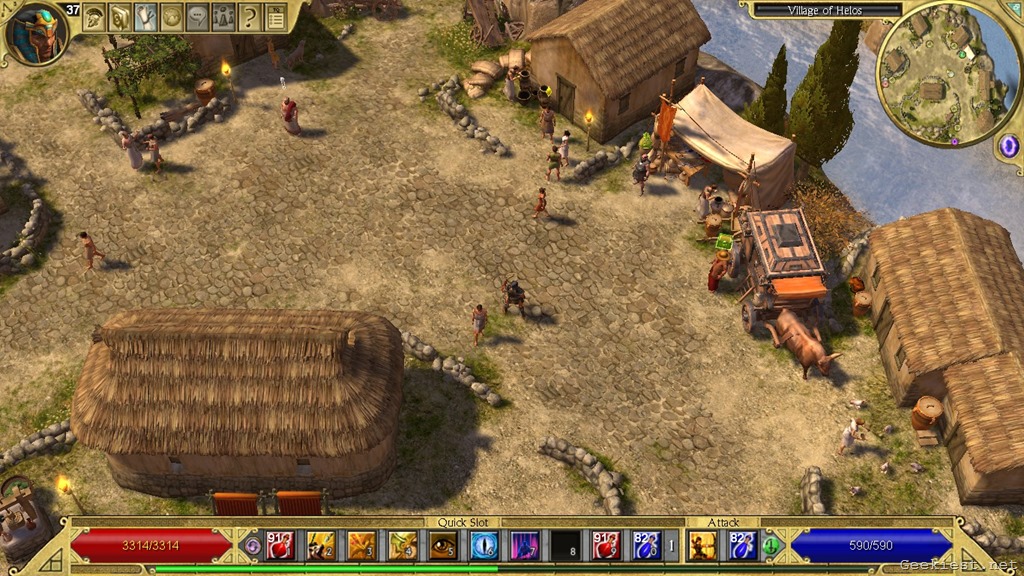Open the skills window book icon
Viewport: 1024px width, 576px height.
point(120,17)
